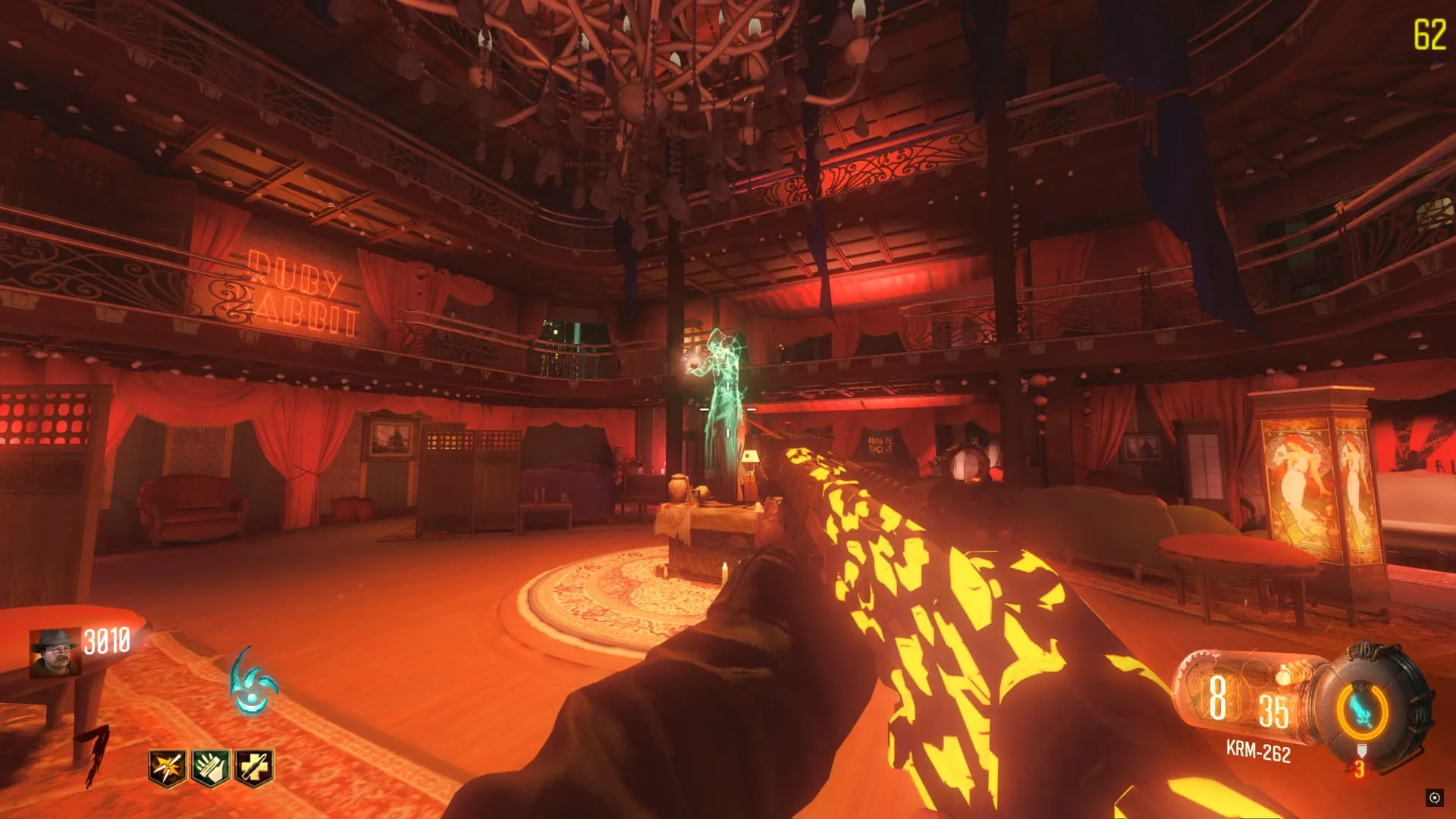Click the KRM-262 weapon name label
This screenshot has height=819, width=1456.
point(1258,752)
